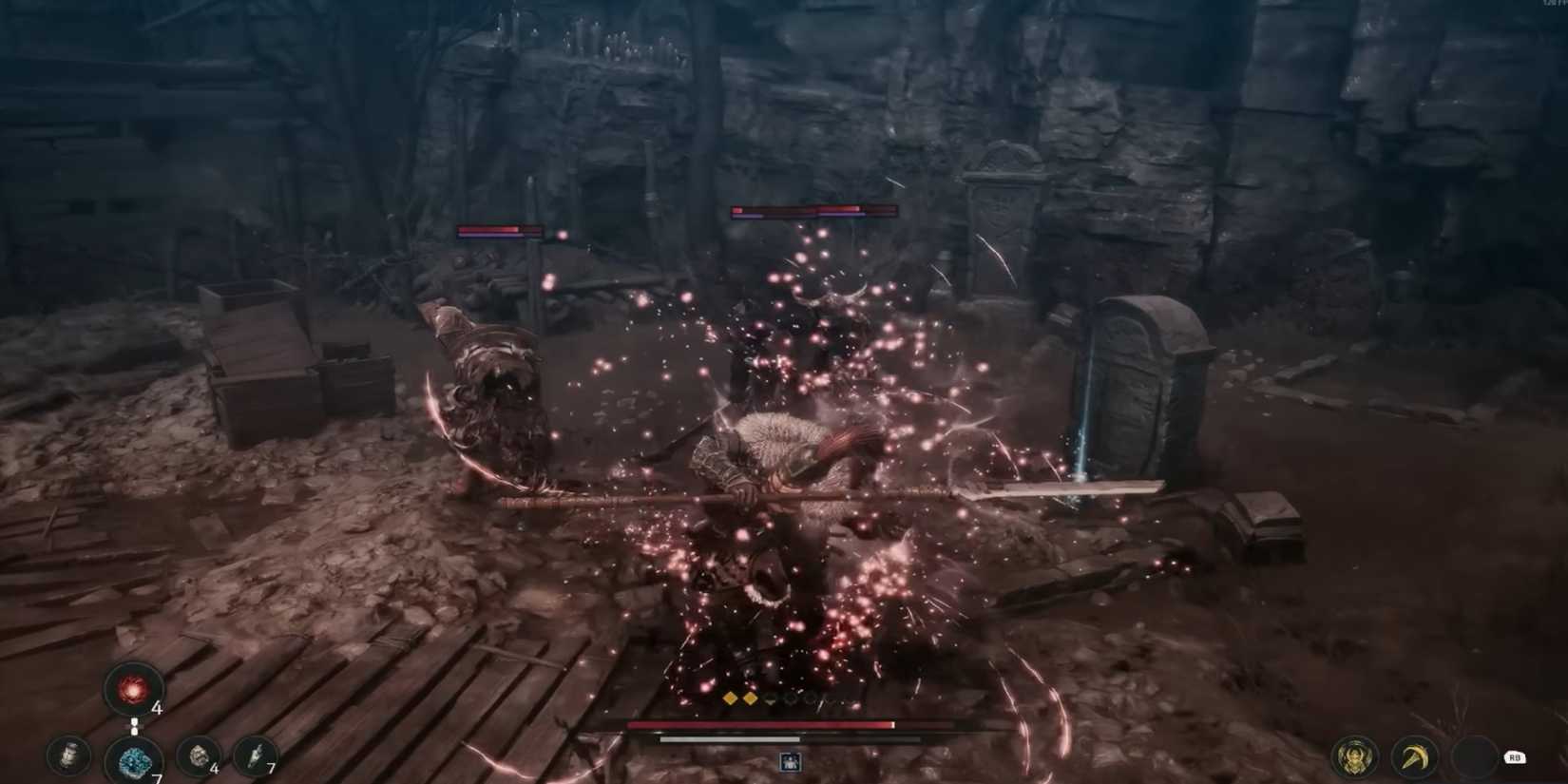
Task: Select the enemy health bar at top center
Action: (x=813, y=211)
